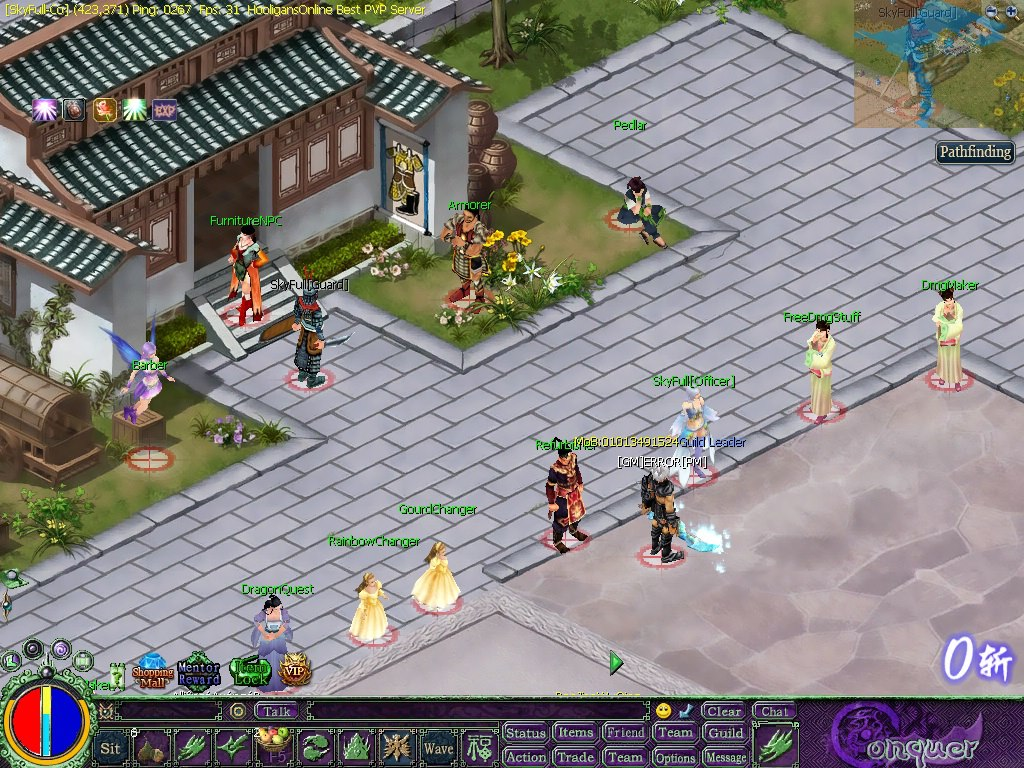Open the Message button
The image size is (1024, 768).
[x=726, y=758]
